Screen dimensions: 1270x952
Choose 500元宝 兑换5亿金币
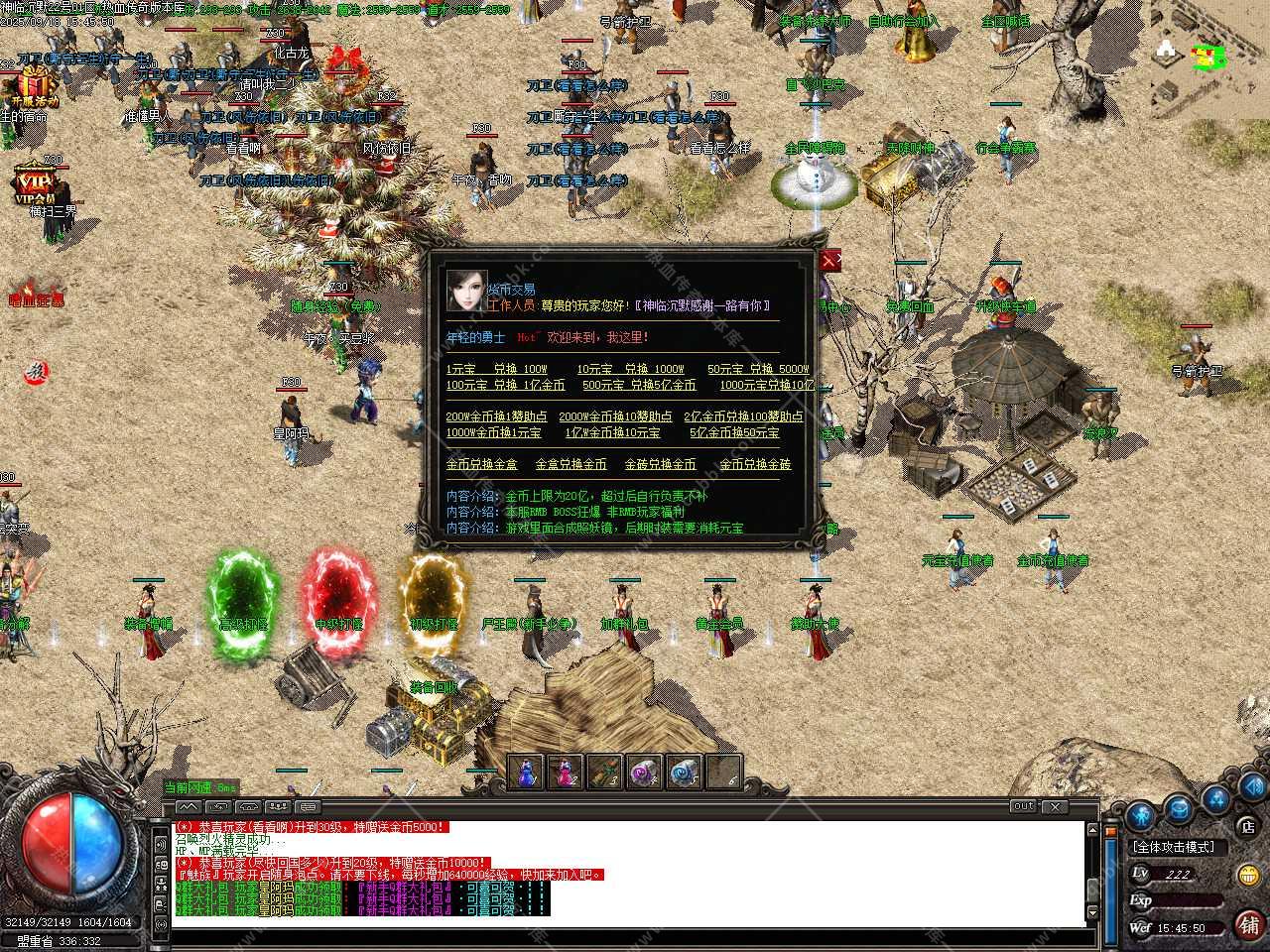639,385
